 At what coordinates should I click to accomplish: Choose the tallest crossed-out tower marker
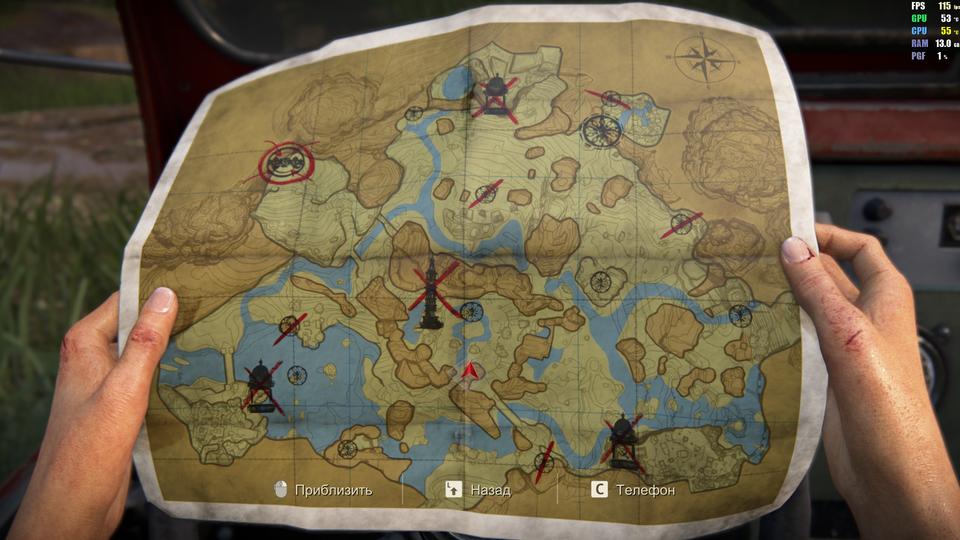coord(432,293)
